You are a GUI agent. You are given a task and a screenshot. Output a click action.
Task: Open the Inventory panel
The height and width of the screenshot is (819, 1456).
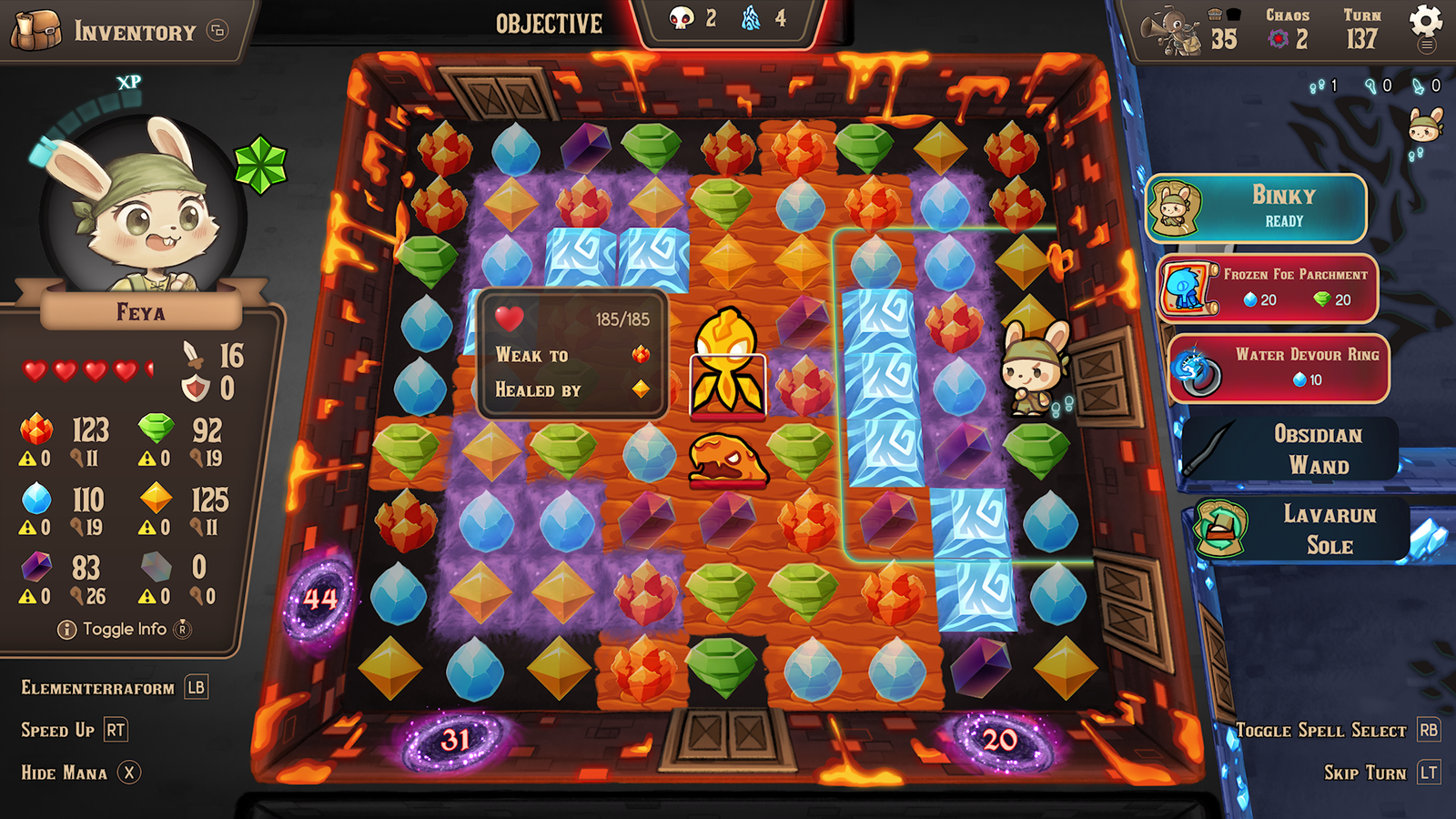coord(118,31)
